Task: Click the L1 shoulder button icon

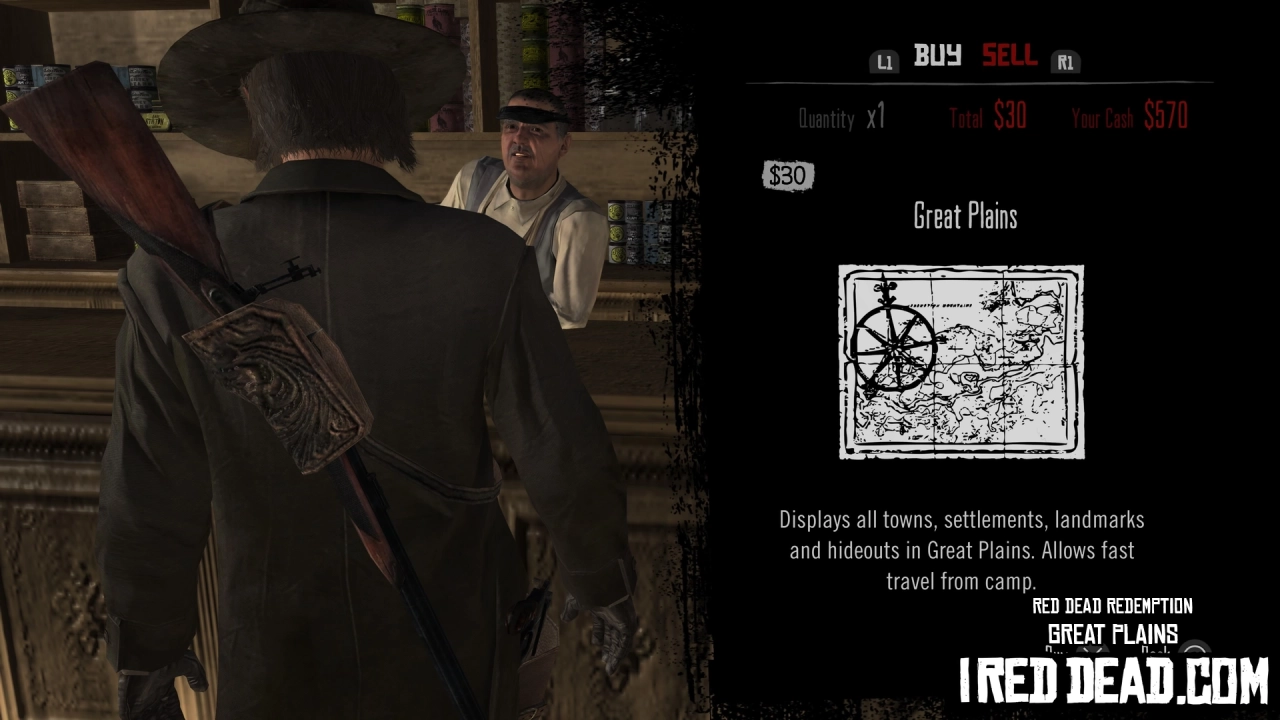Action: click(x=883, y=61)
